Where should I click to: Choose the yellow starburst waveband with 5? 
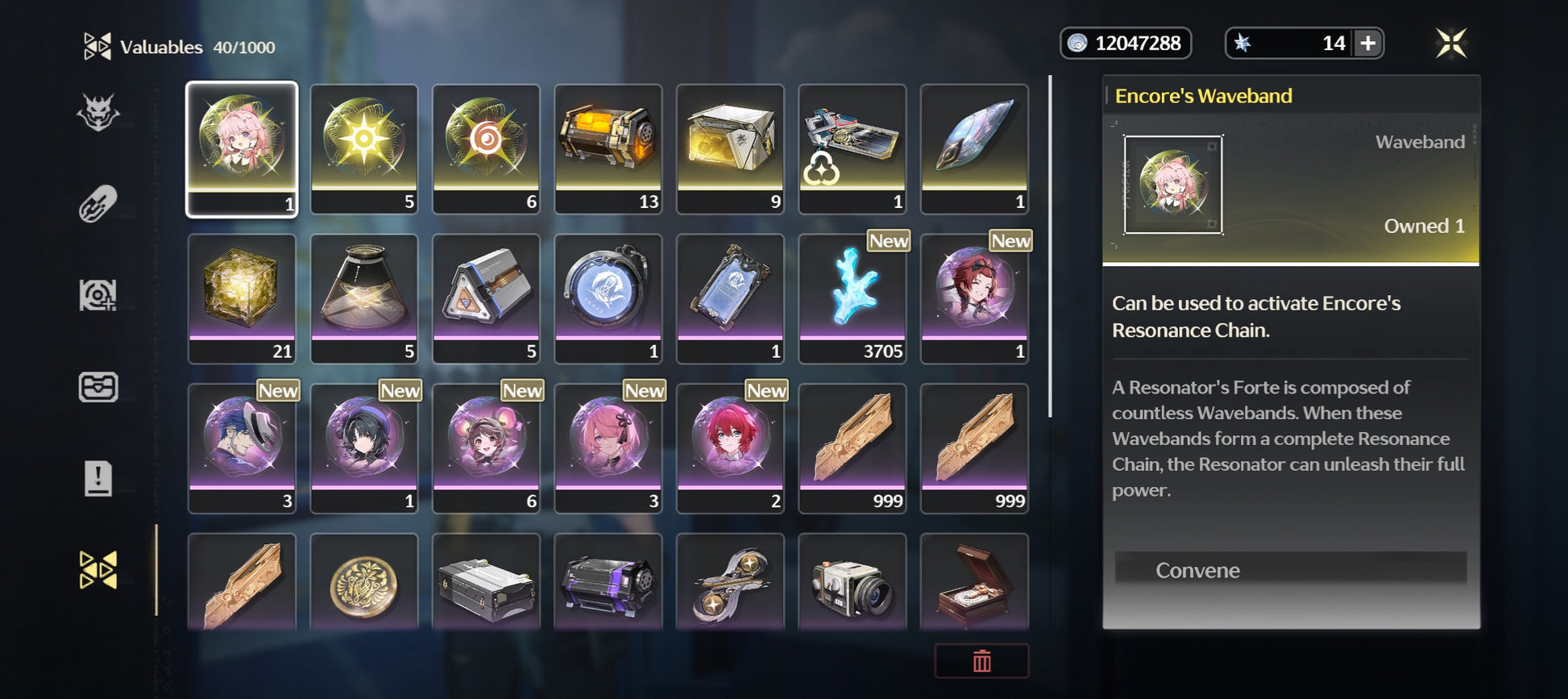(x=364, y=148)
